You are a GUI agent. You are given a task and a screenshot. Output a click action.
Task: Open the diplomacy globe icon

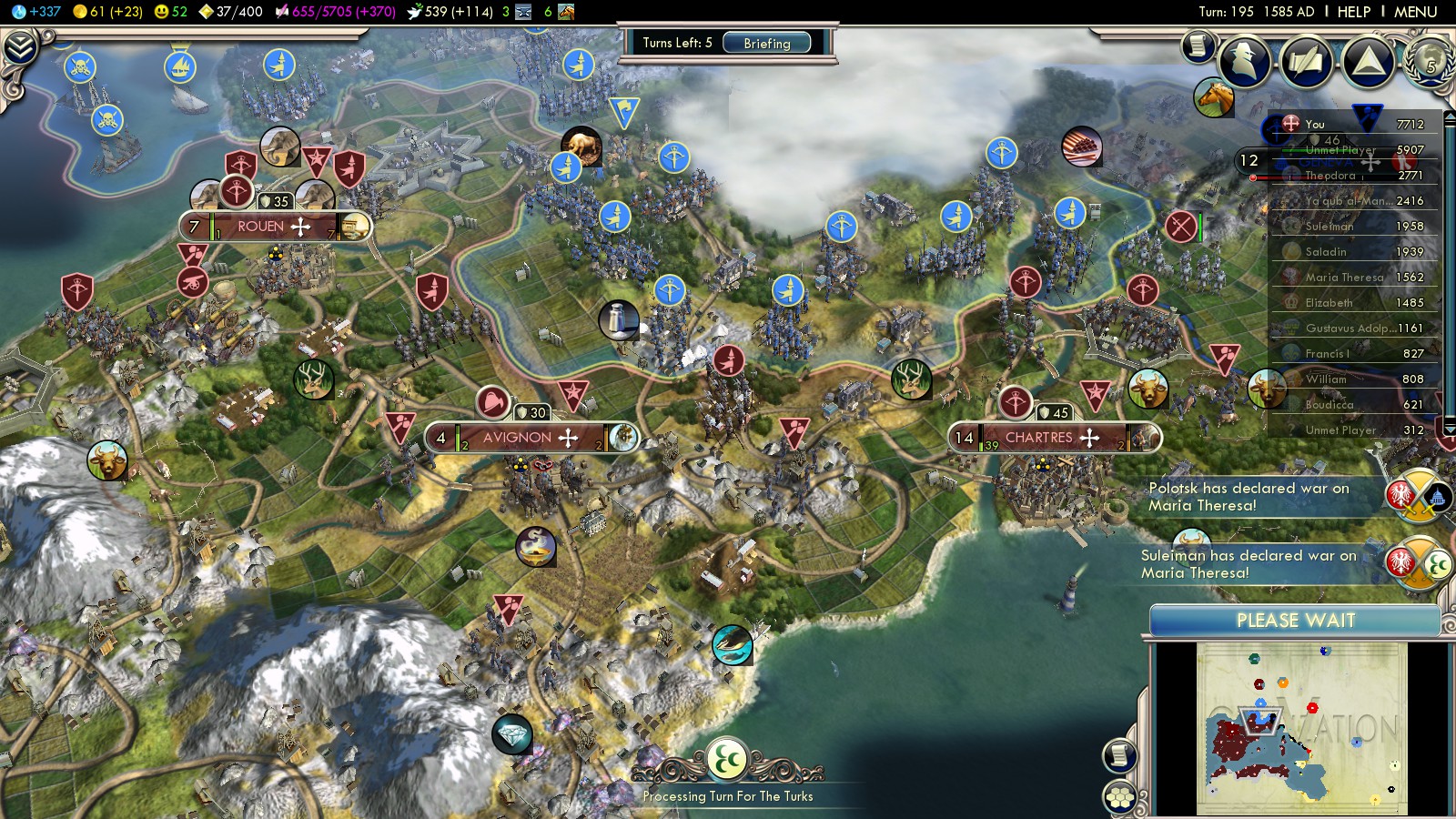tap(1430, 61)
